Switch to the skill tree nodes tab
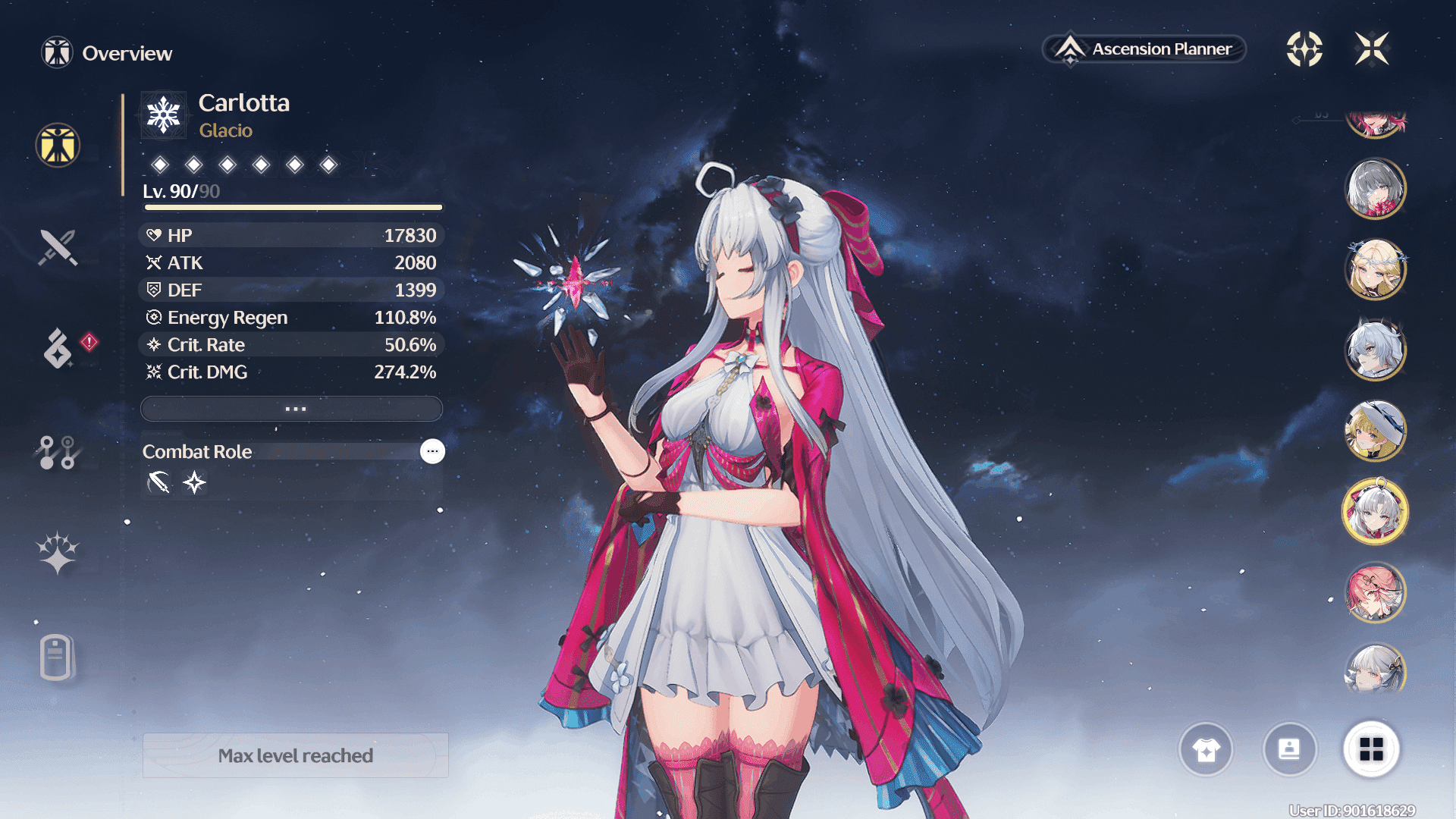1456x819 pixels. (58, 453)
